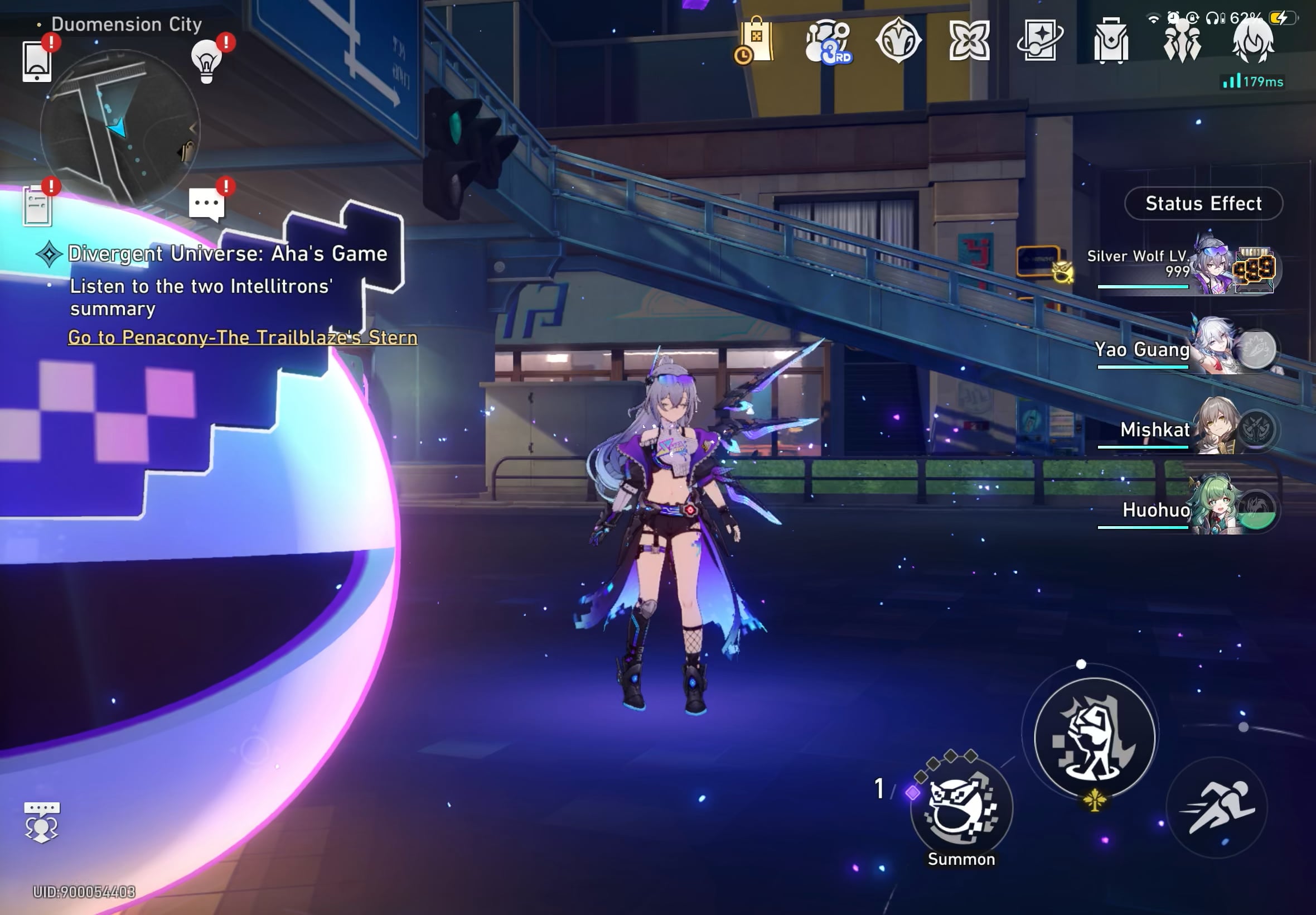1316x915 pixels.
Task: Open the shopping bag store icon
Action: (x=756, y=41)
